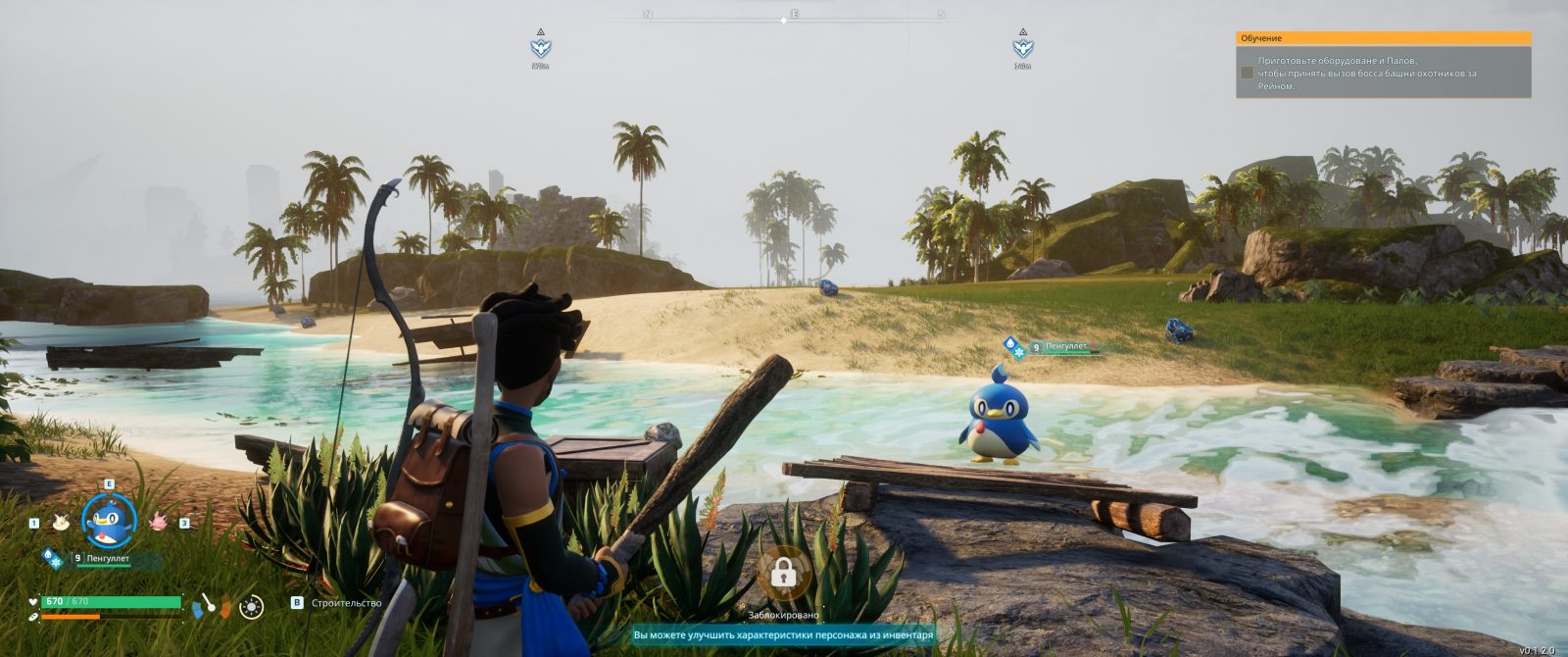Click the blue shield status icon
1568x657 pixels.
(x=199, y=611)
